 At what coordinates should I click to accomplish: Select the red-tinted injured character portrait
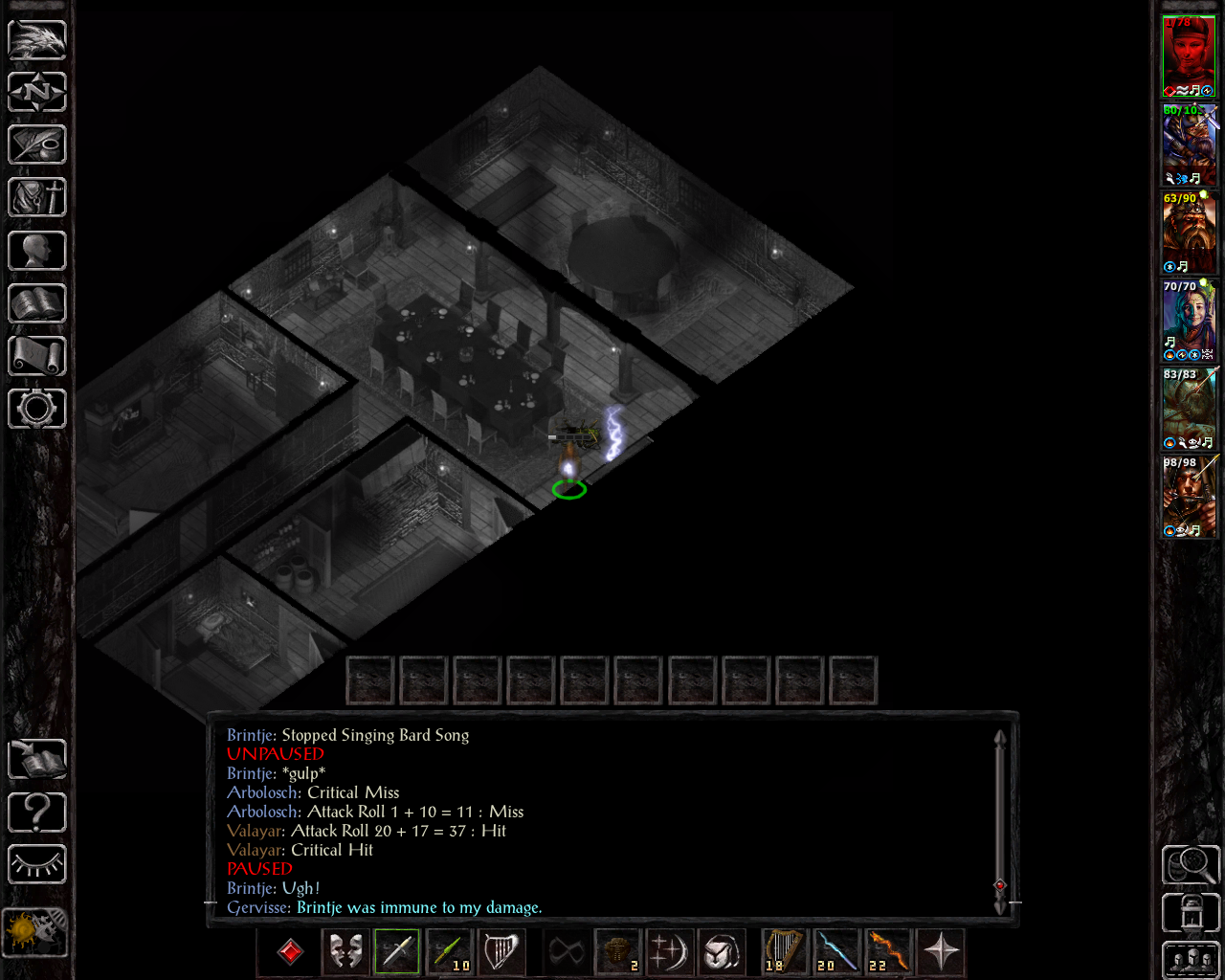[1189, 56]
